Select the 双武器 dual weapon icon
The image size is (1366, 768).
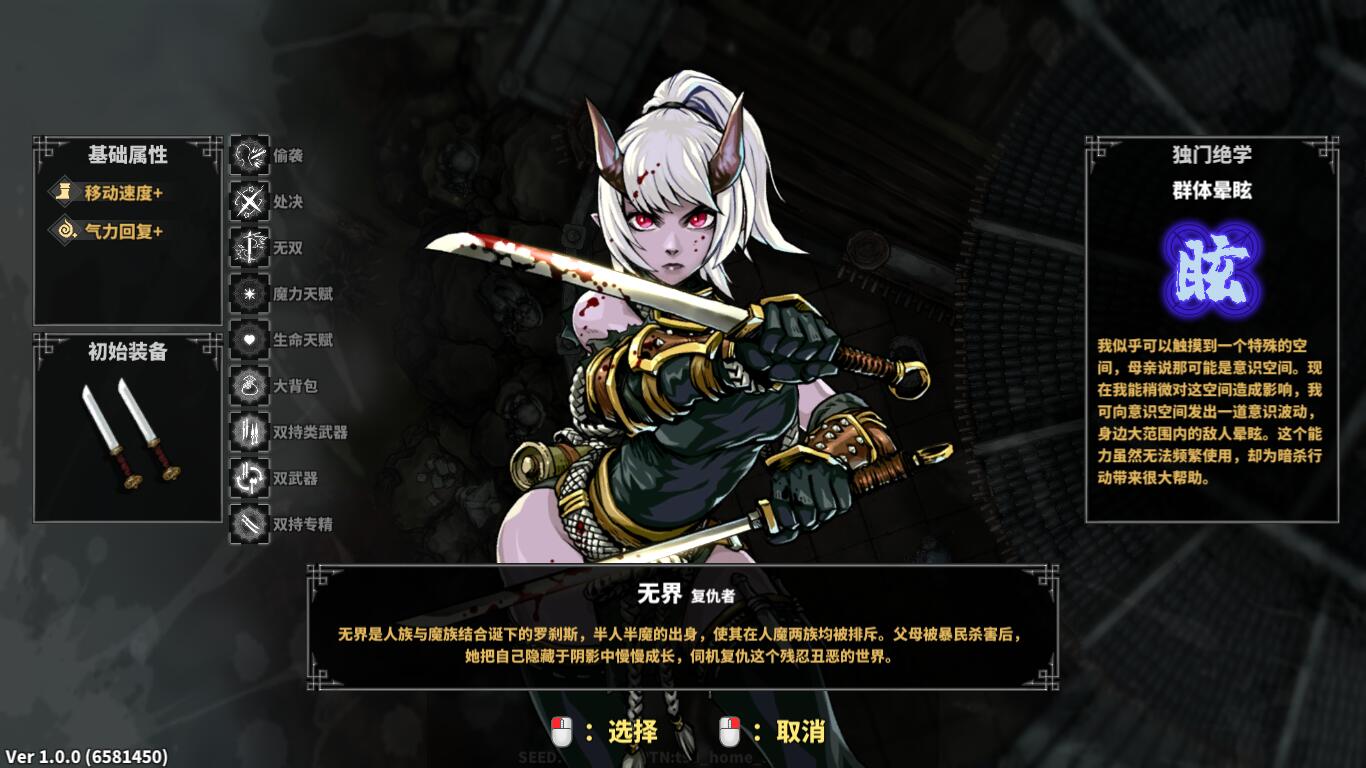click(249, 478)
